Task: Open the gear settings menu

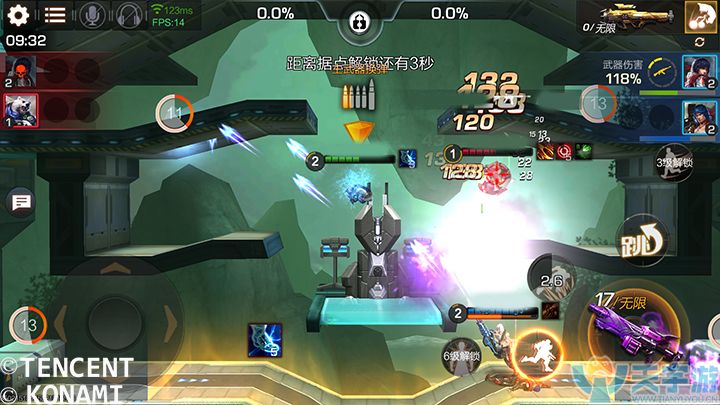Action: [19, 15]
